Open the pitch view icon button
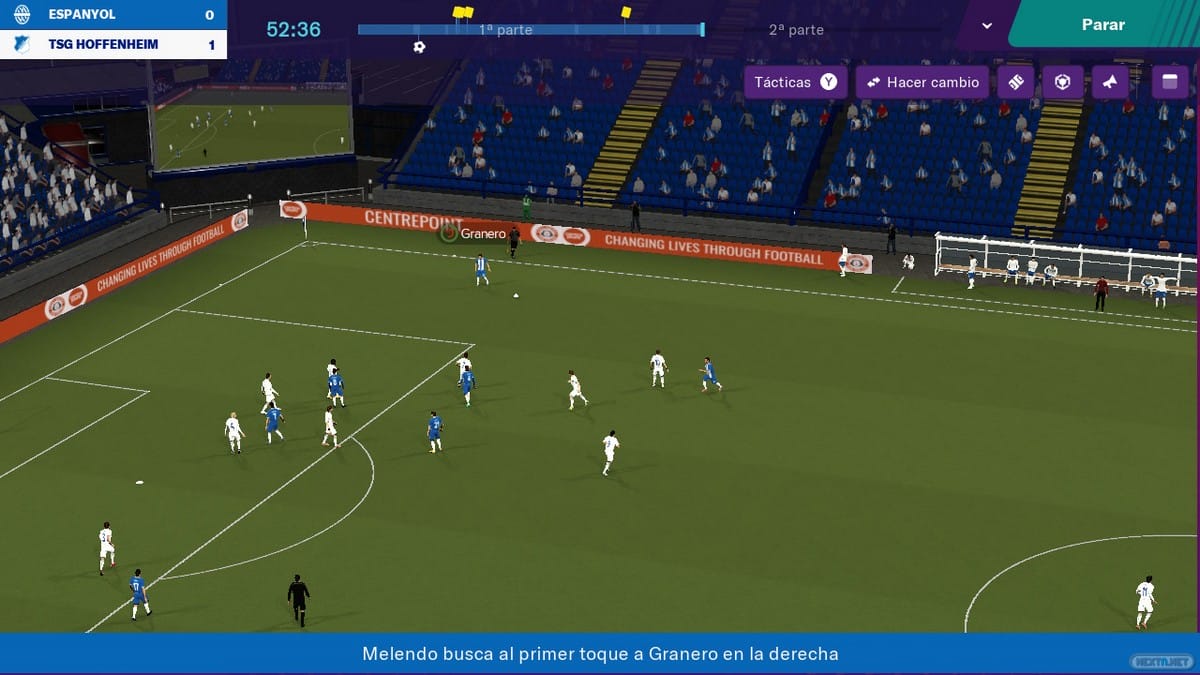Image resolution: width=1200 pixels, height=675 pixels. (x=1015, y=82)
